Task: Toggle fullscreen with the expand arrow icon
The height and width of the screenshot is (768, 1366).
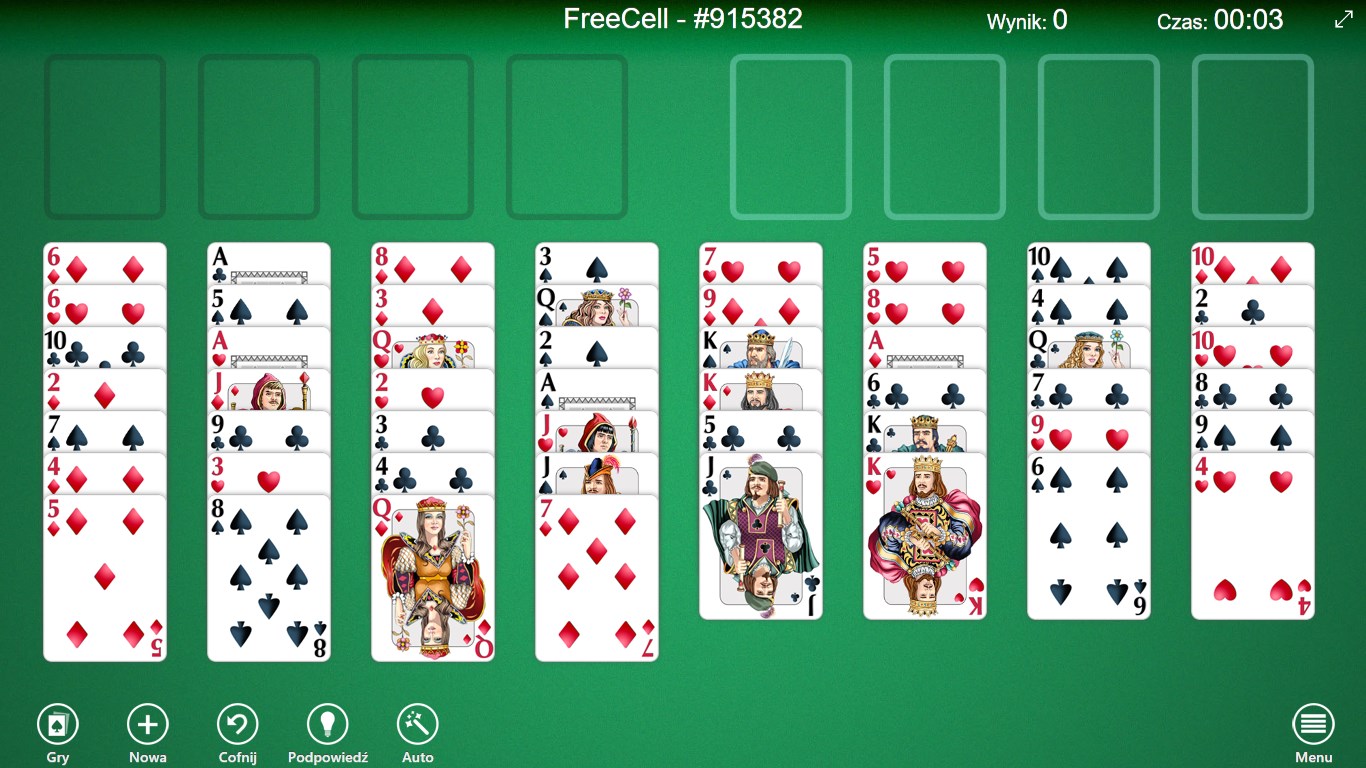Action: 1344,19
